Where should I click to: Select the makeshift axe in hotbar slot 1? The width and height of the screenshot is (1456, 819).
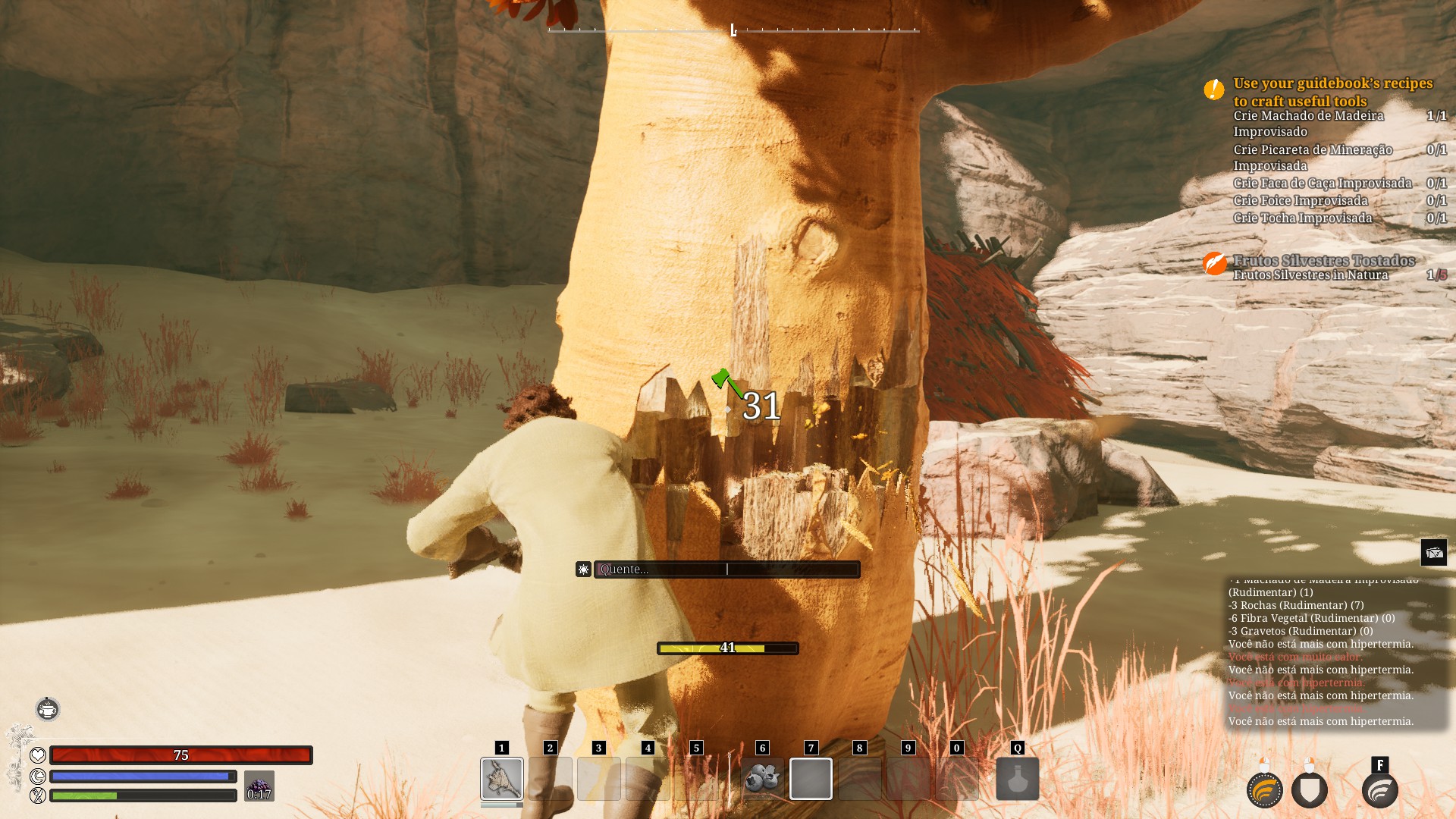(x=501, y=778)
